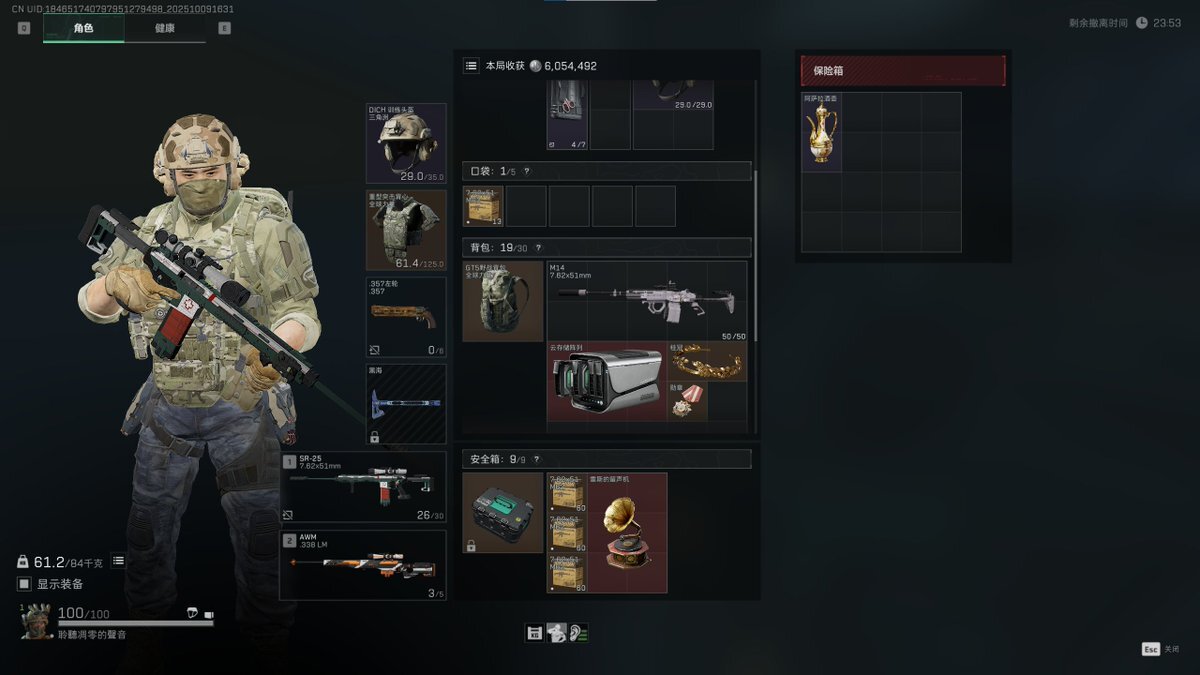Open the list icon beside 本局收获
This screenshot has width=1200, height=675.
point(471,66)
